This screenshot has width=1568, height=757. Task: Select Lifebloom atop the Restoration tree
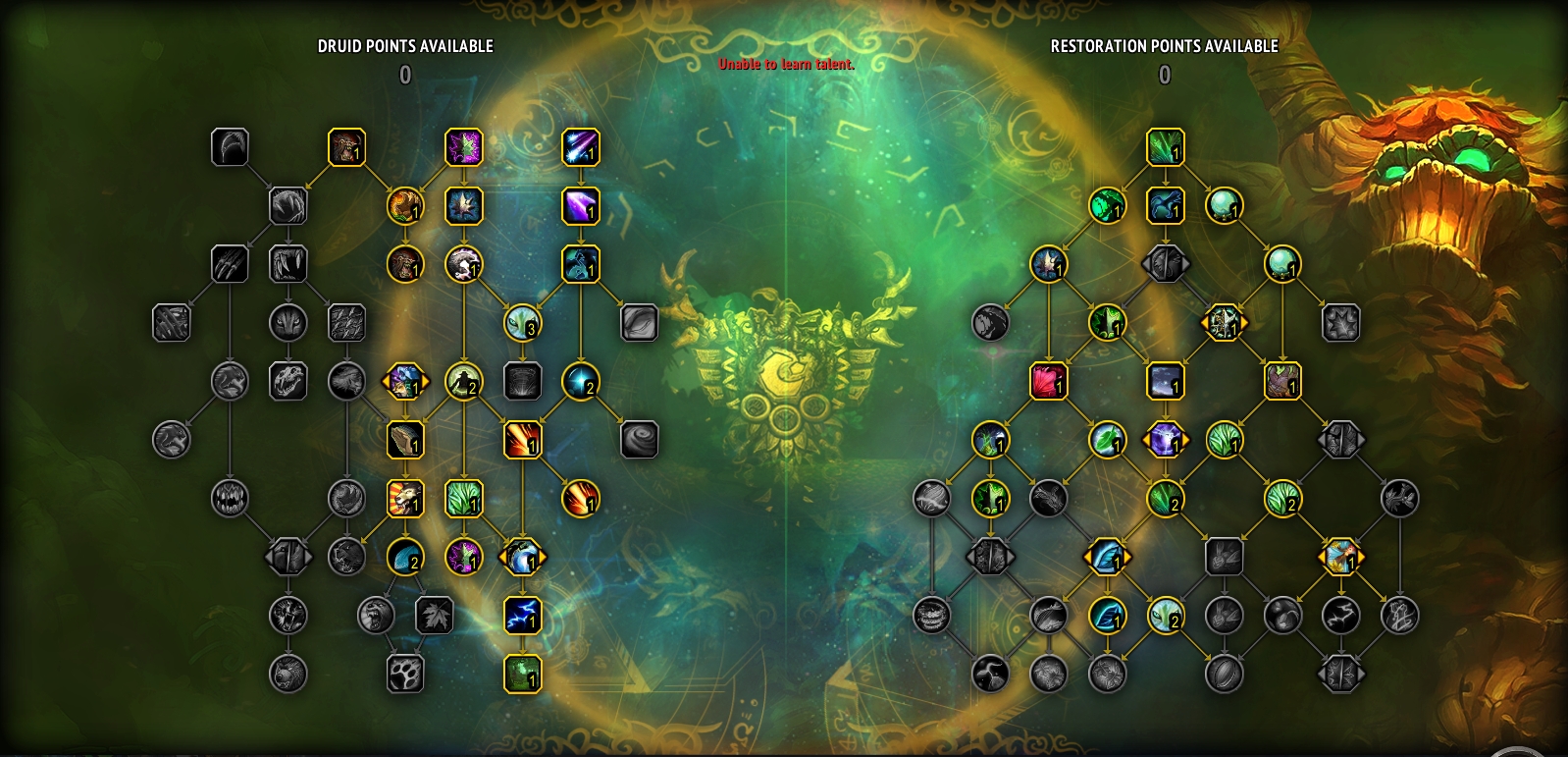click(x=1167, y=149)
